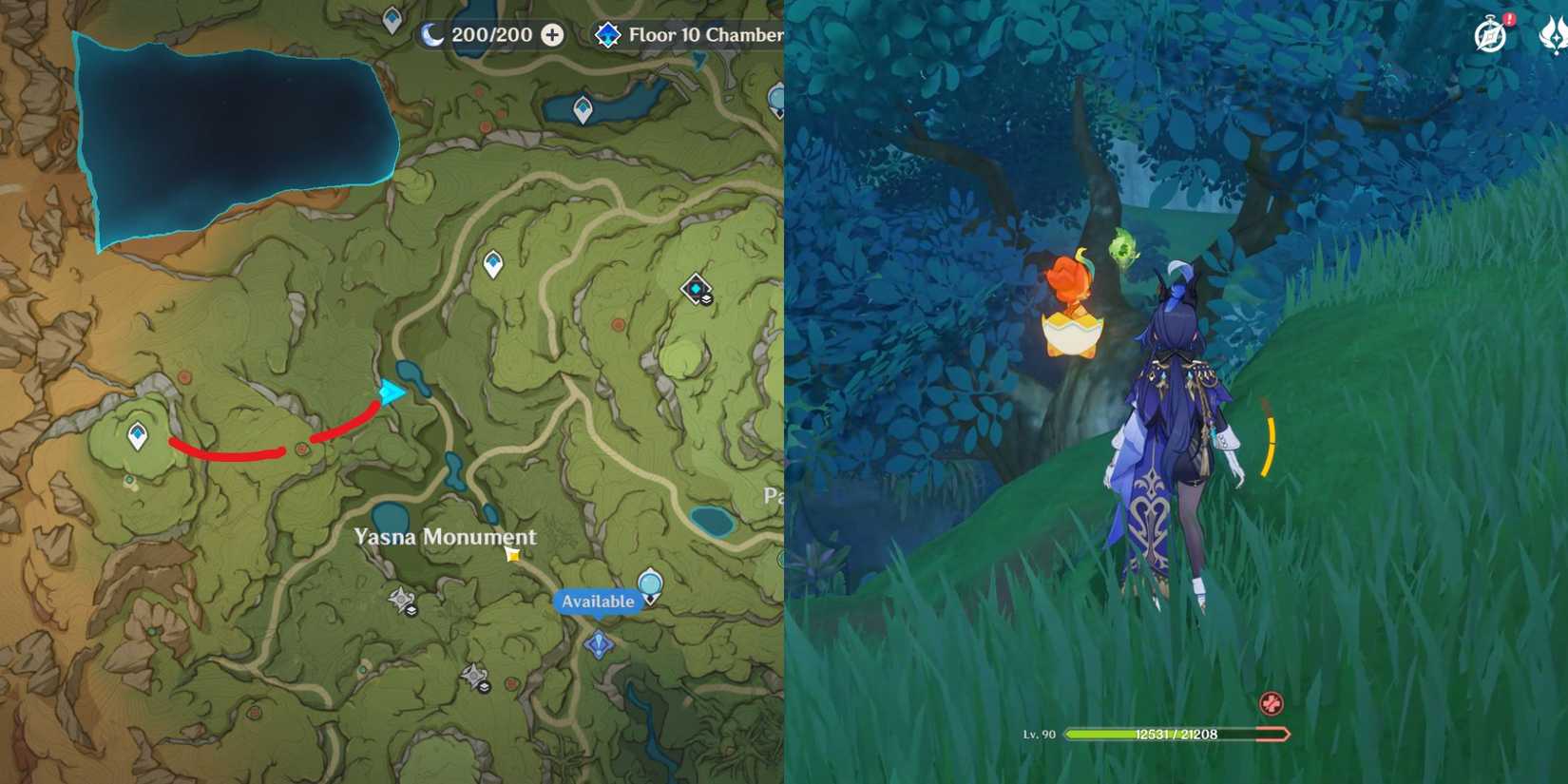Image resolution: width=1568 pixels, height=784 pixels.
Task: Select the Original Resin moon icon
Action: point(432,35)
